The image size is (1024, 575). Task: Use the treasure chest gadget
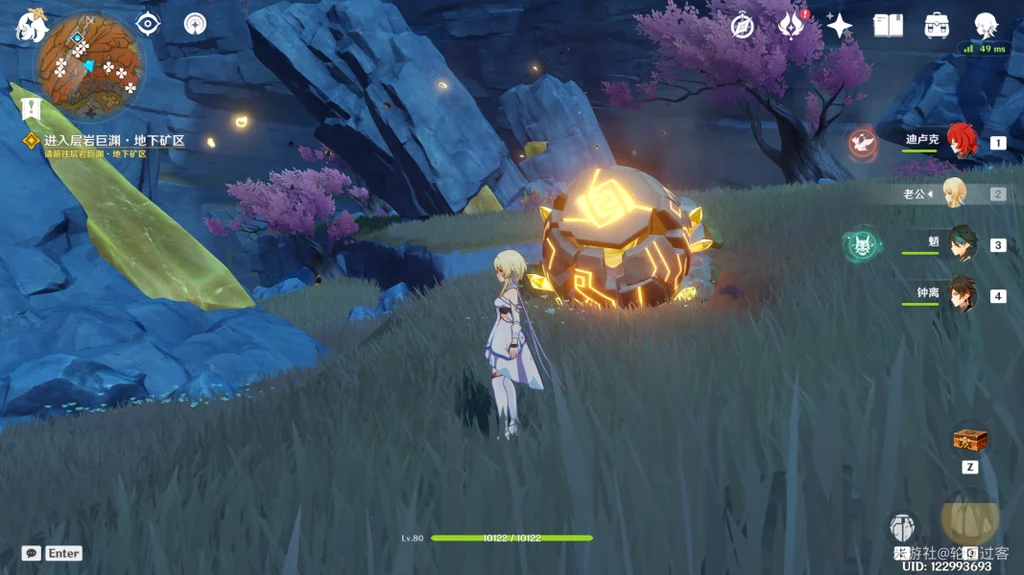(x=970, y=440)
